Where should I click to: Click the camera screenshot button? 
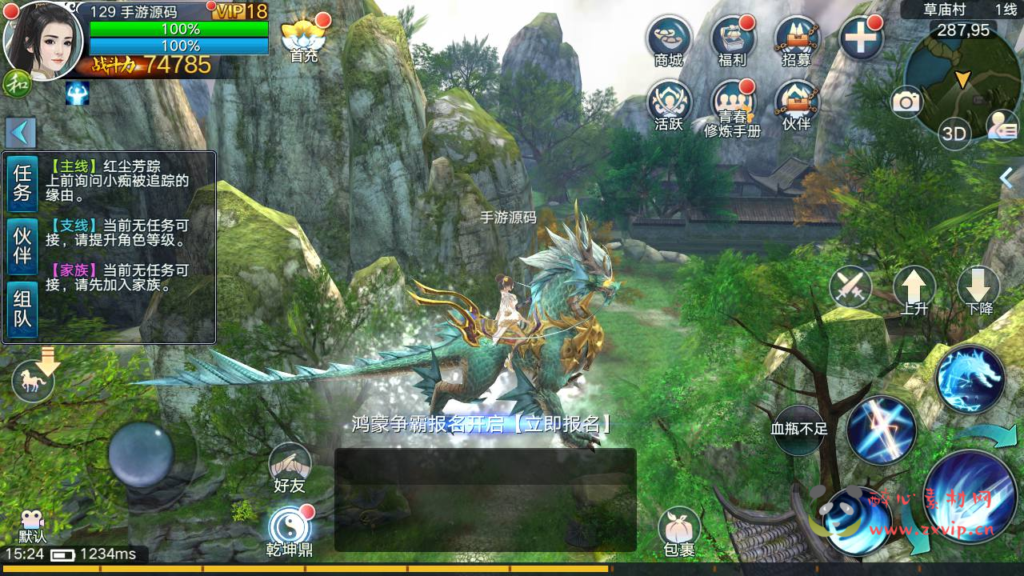[906, 102]
